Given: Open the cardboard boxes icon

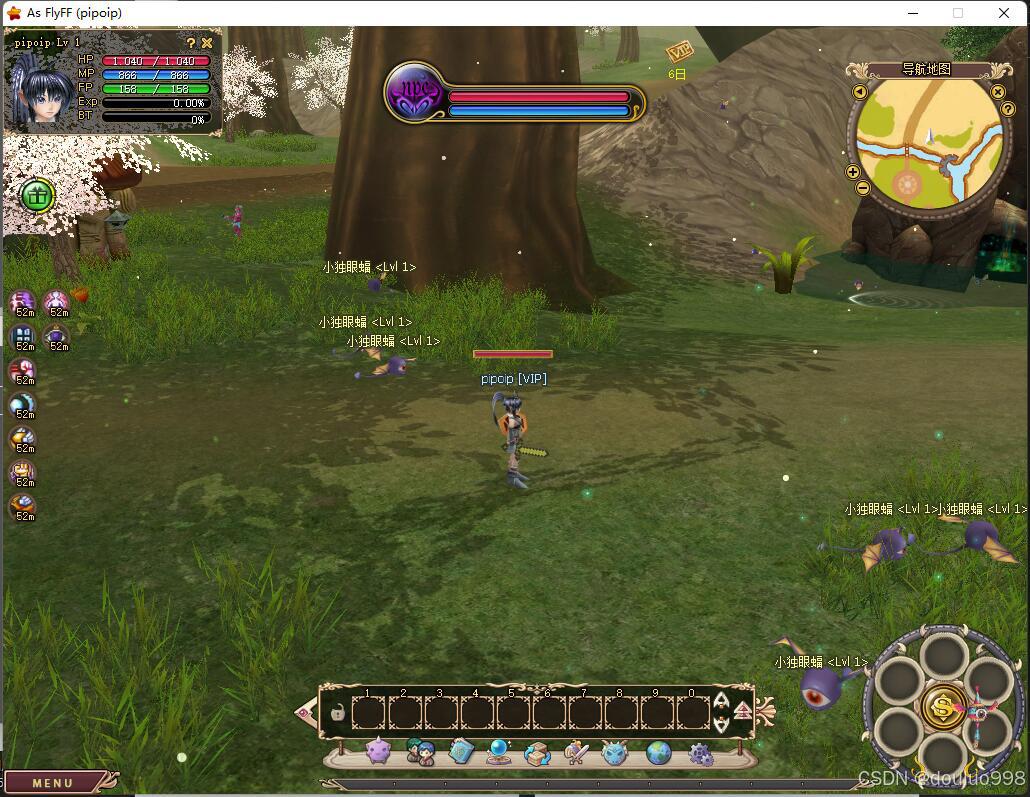Looking at the screenshot, I should click(x=538, y=752).
